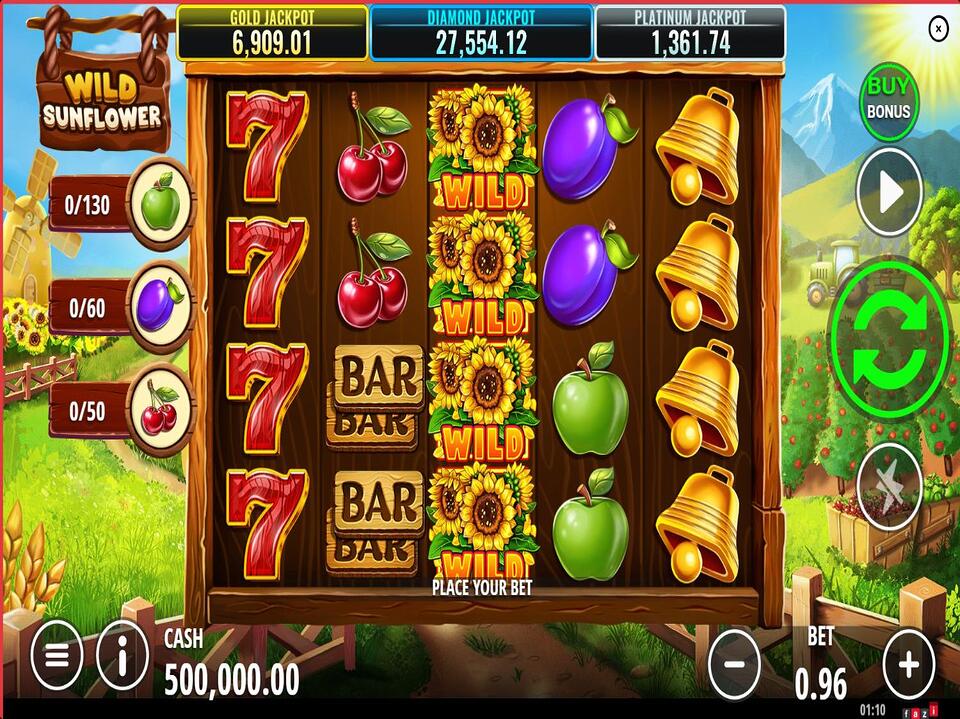This screenshot has height=719, width=960.
Task: Open the hamburger menu
Action: tap(57, 659)
